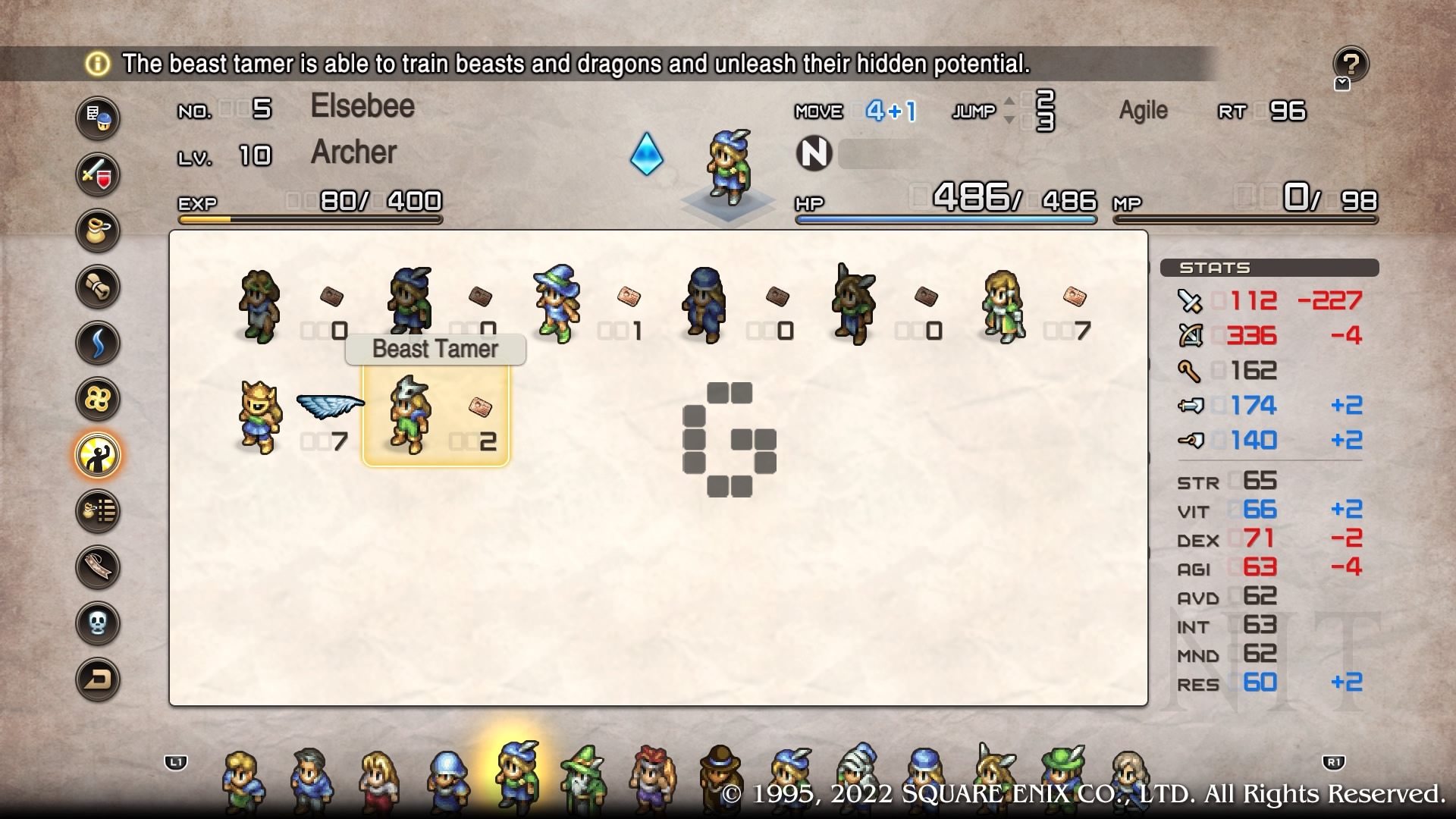Open the blue flame magic icon
Viewport: 1456px width, 819px height.
(x=98, y=344)
